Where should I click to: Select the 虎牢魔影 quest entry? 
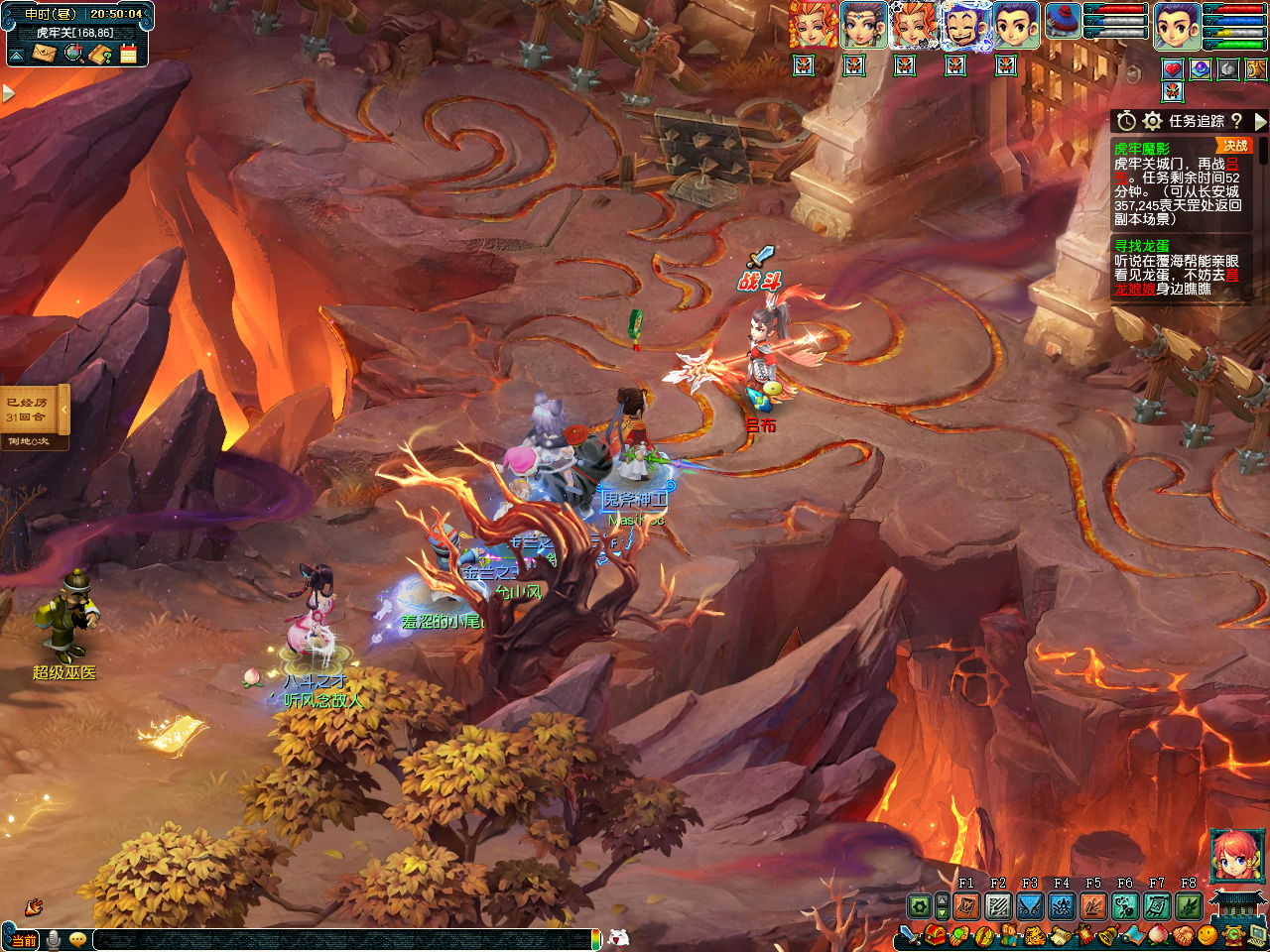tap(1141, 149)
